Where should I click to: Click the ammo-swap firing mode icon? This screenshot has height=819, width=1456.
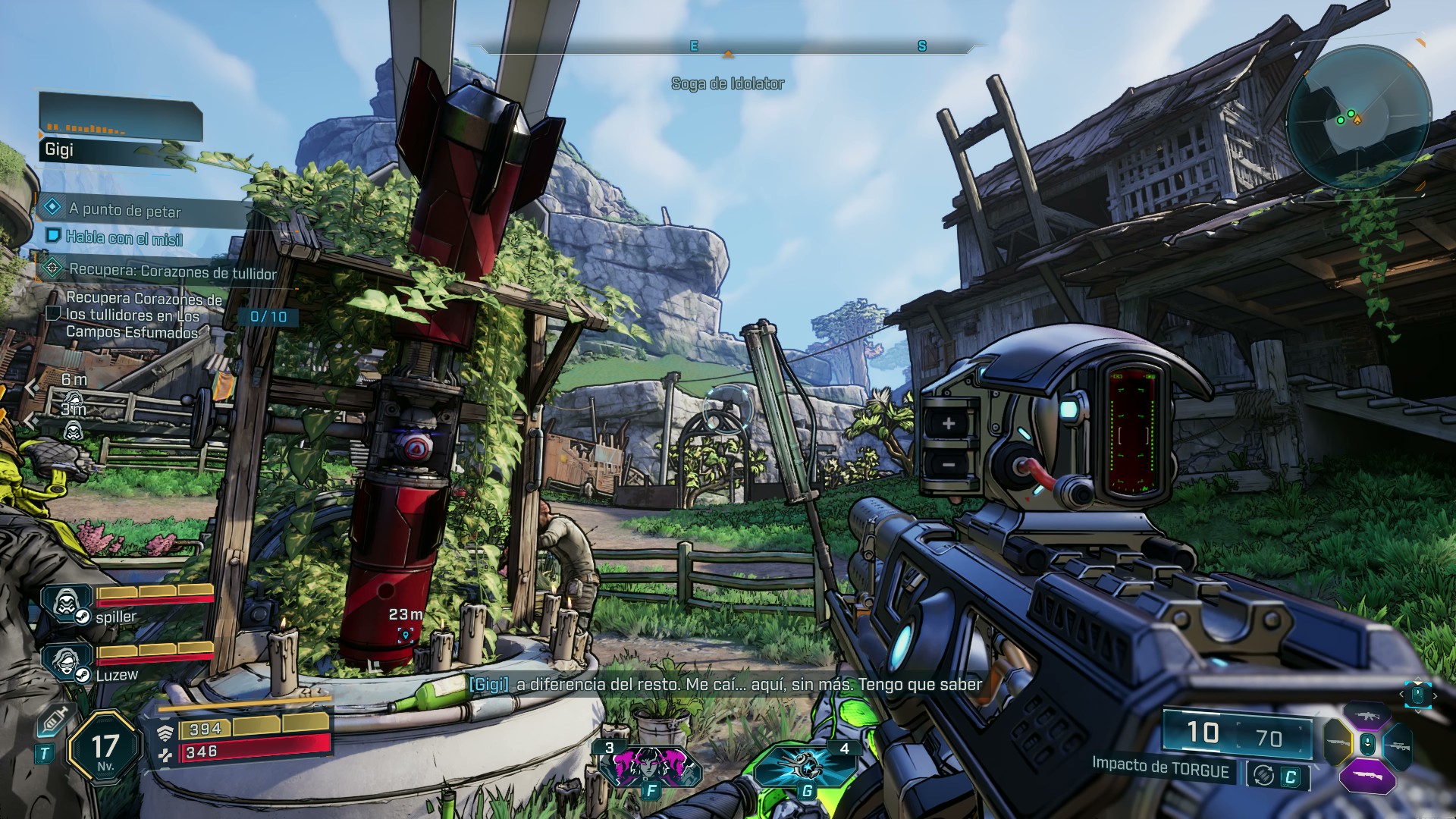pyautogui.click(x=1263, y=775)
